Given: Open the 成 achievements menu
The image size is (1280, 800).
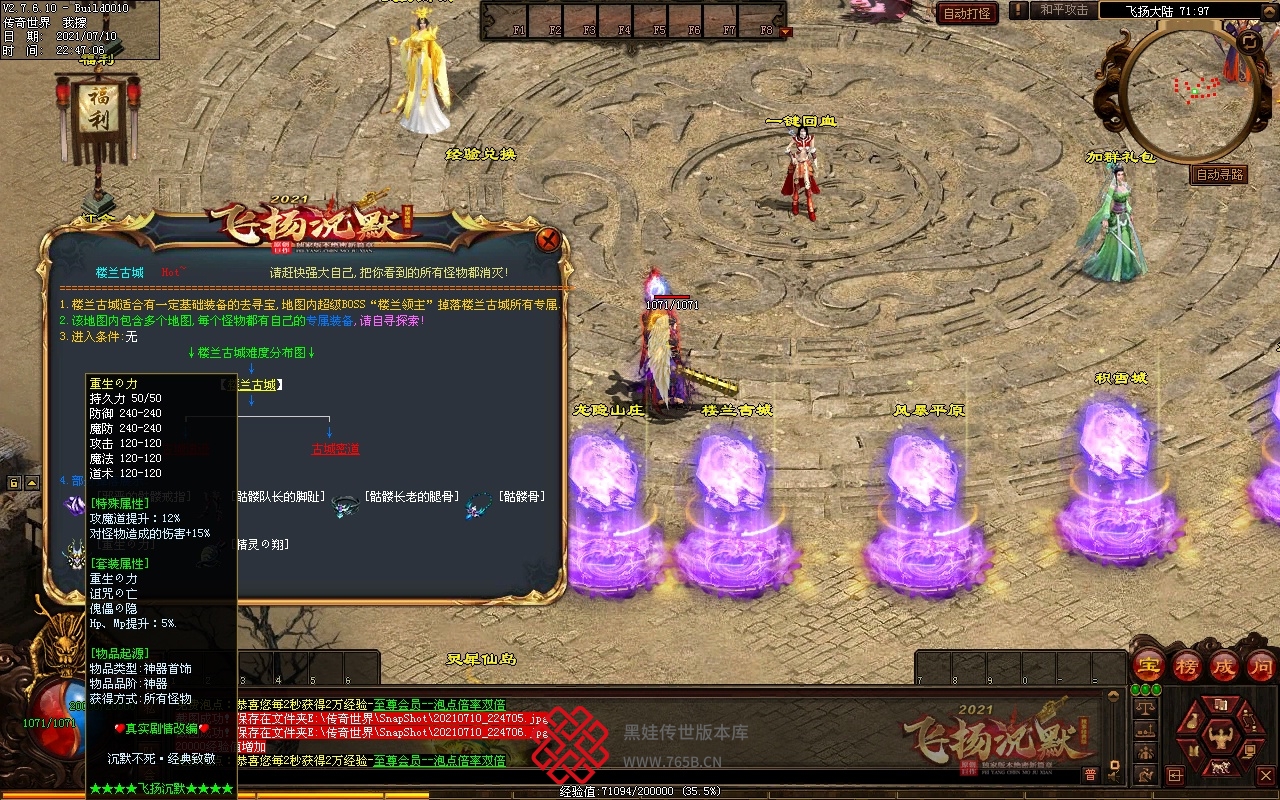Looking at the screenshot, I should (1224, 666).
